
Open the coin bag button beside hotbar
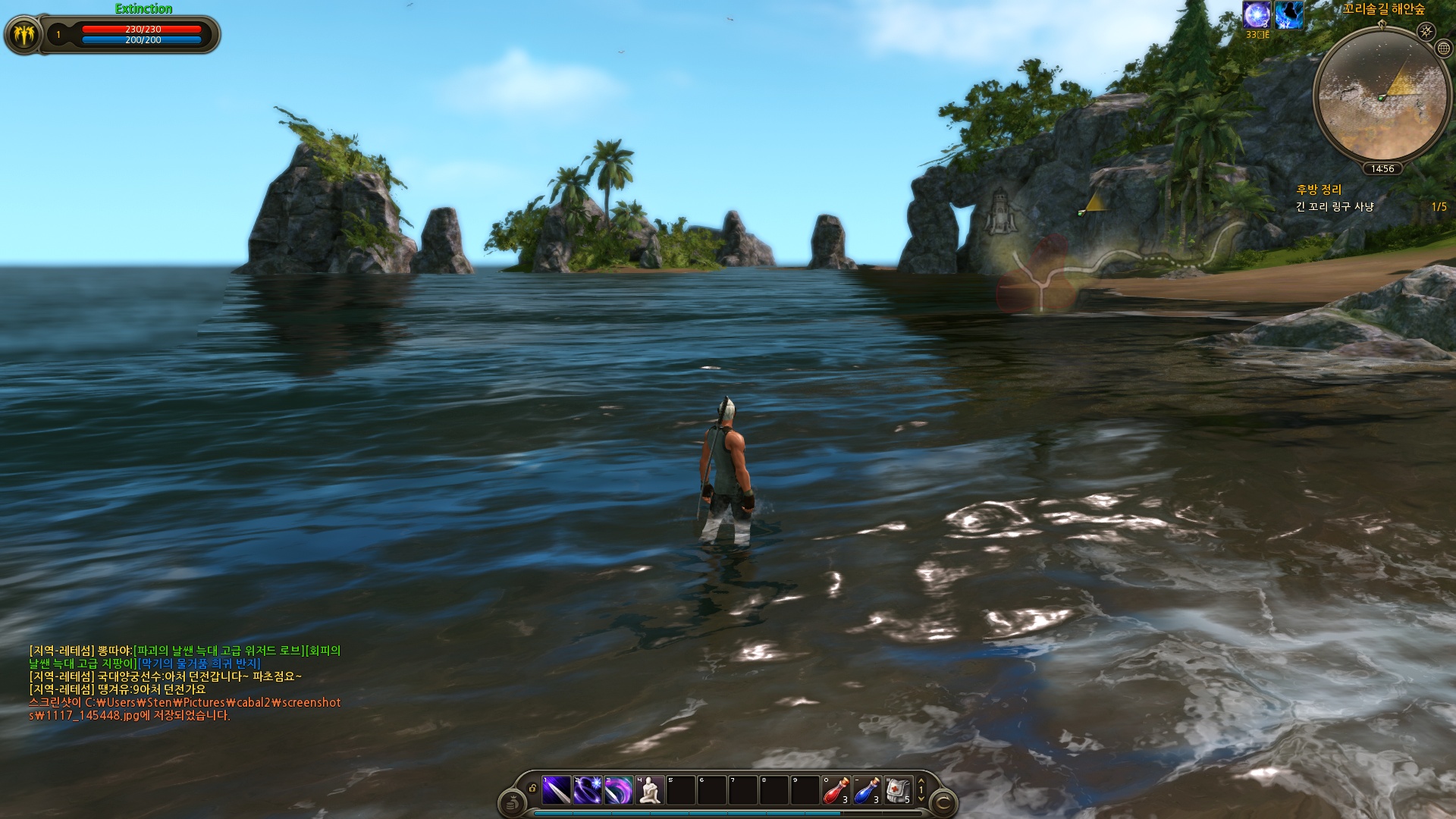512,802
